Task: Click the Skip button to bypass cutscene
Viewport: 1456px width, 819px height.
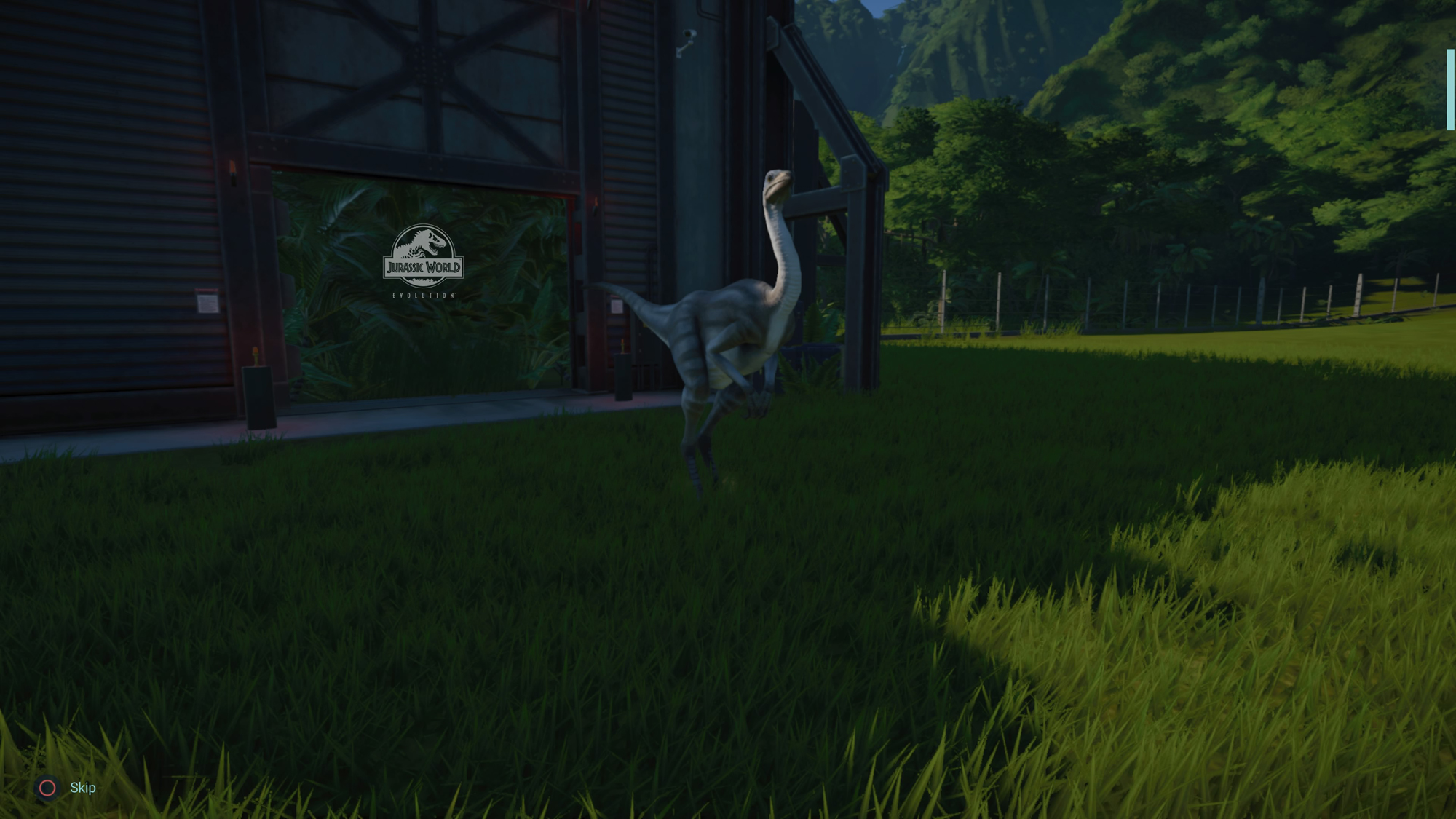Action: pos(82,788)
